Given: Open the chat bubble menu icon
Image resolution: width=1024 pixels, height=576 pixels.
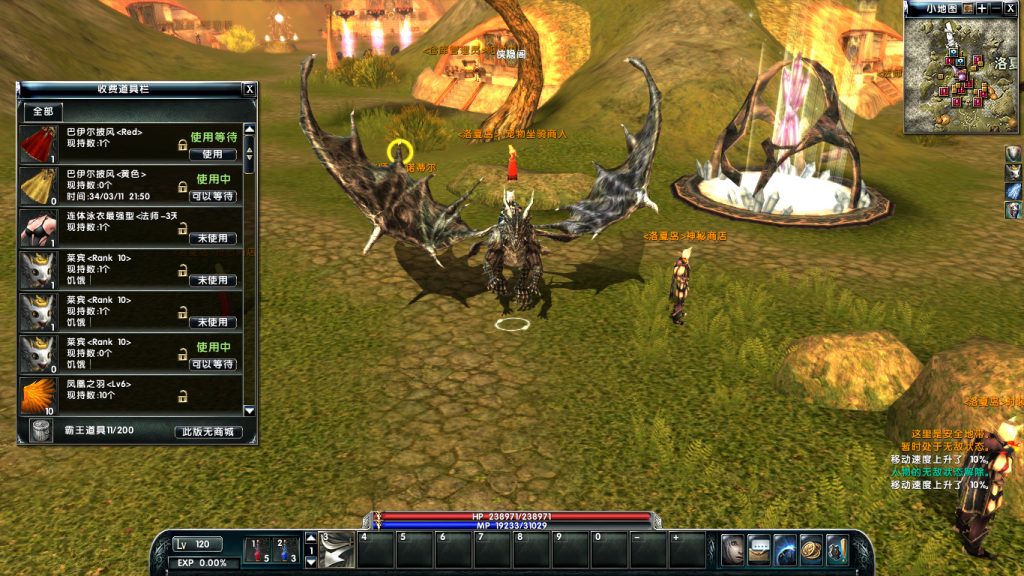Looking at the screenshot, I should [x=759, y=549].
